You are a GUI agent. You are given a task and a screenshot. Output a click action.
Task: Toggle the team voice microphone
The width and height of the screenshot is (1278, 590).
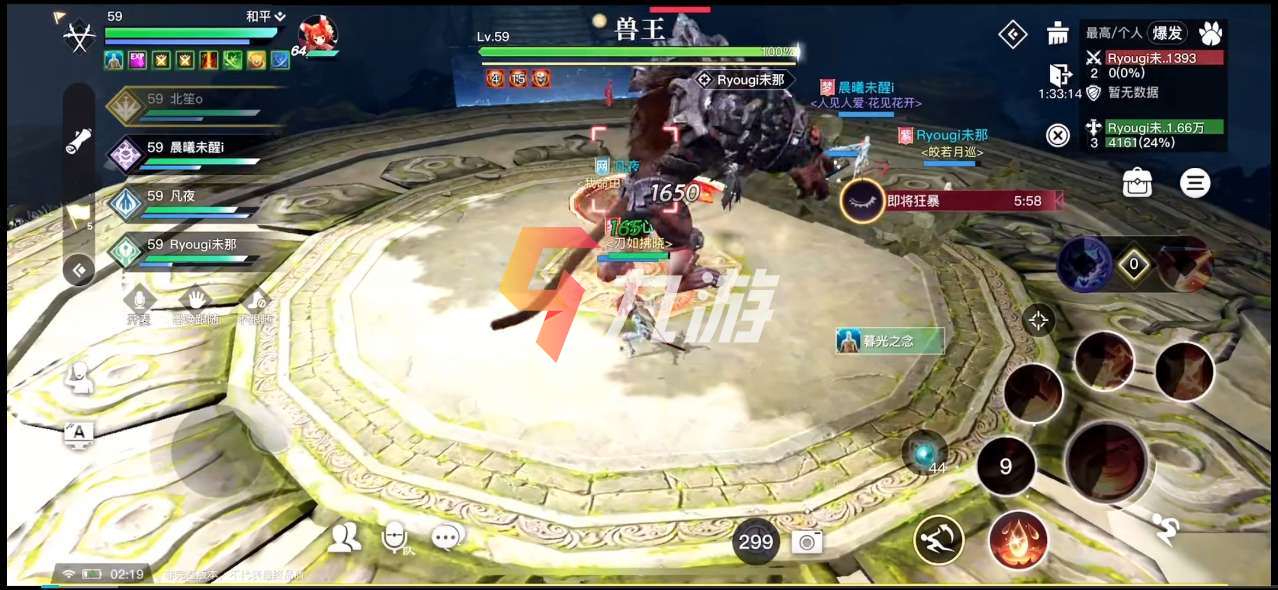coord(394,538)
